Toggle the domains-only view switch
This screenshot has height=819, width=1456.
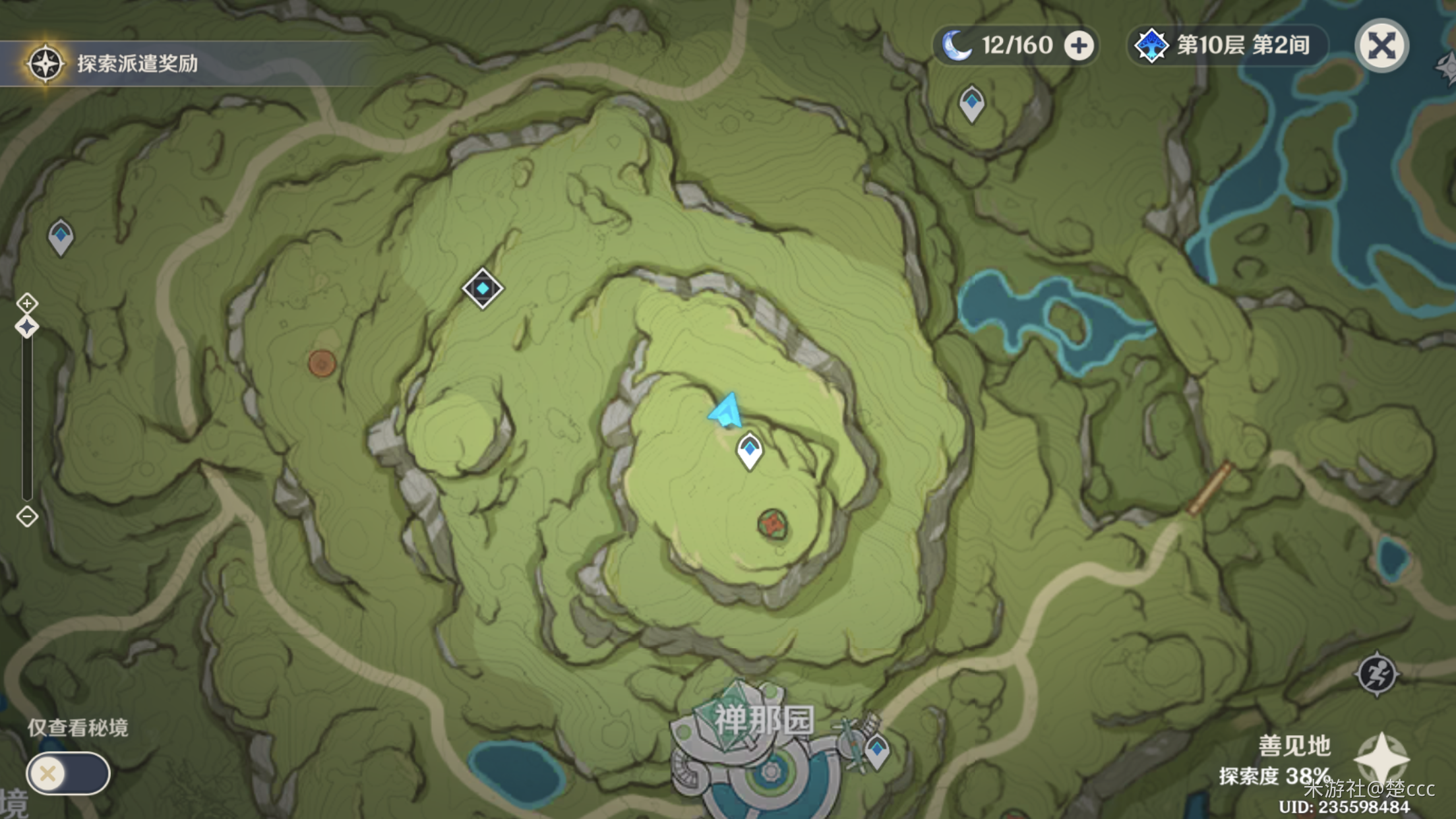pyautogui.click(x=67, y=773)
